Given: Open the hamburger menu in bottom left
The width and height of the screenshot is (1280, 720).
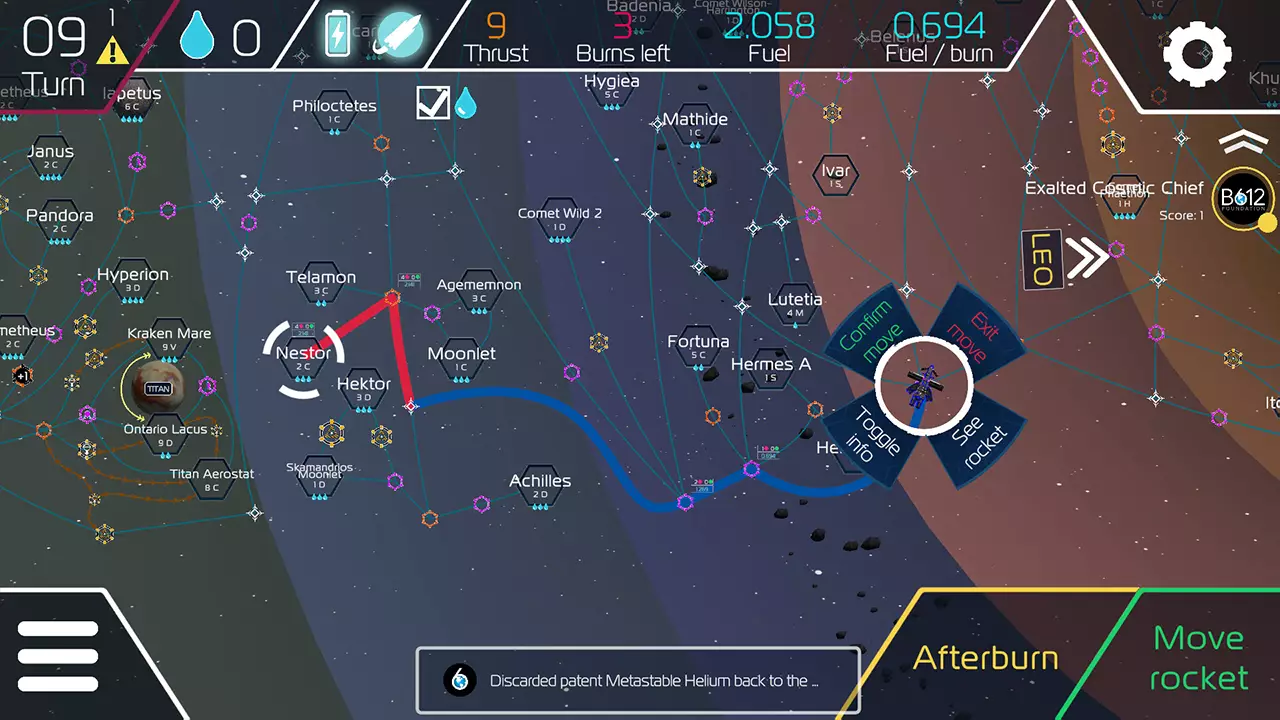Looking at the screenshot, I should pos(57,655).
